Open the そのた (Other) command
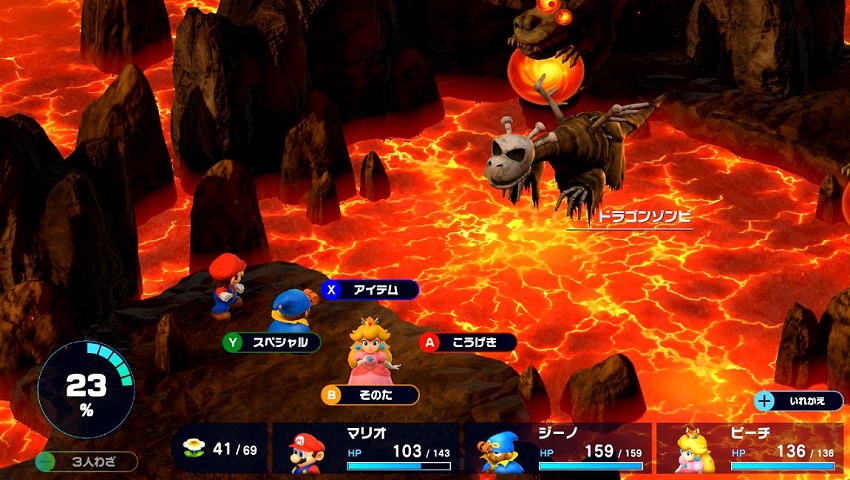 [x=369, y=395]
